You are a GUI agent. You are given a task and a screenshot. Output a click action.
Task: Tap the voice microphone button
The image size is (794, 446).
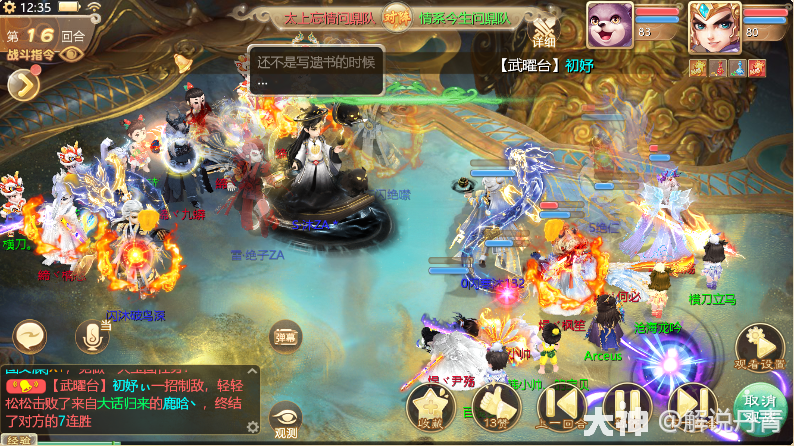click(x=93, y=337)
